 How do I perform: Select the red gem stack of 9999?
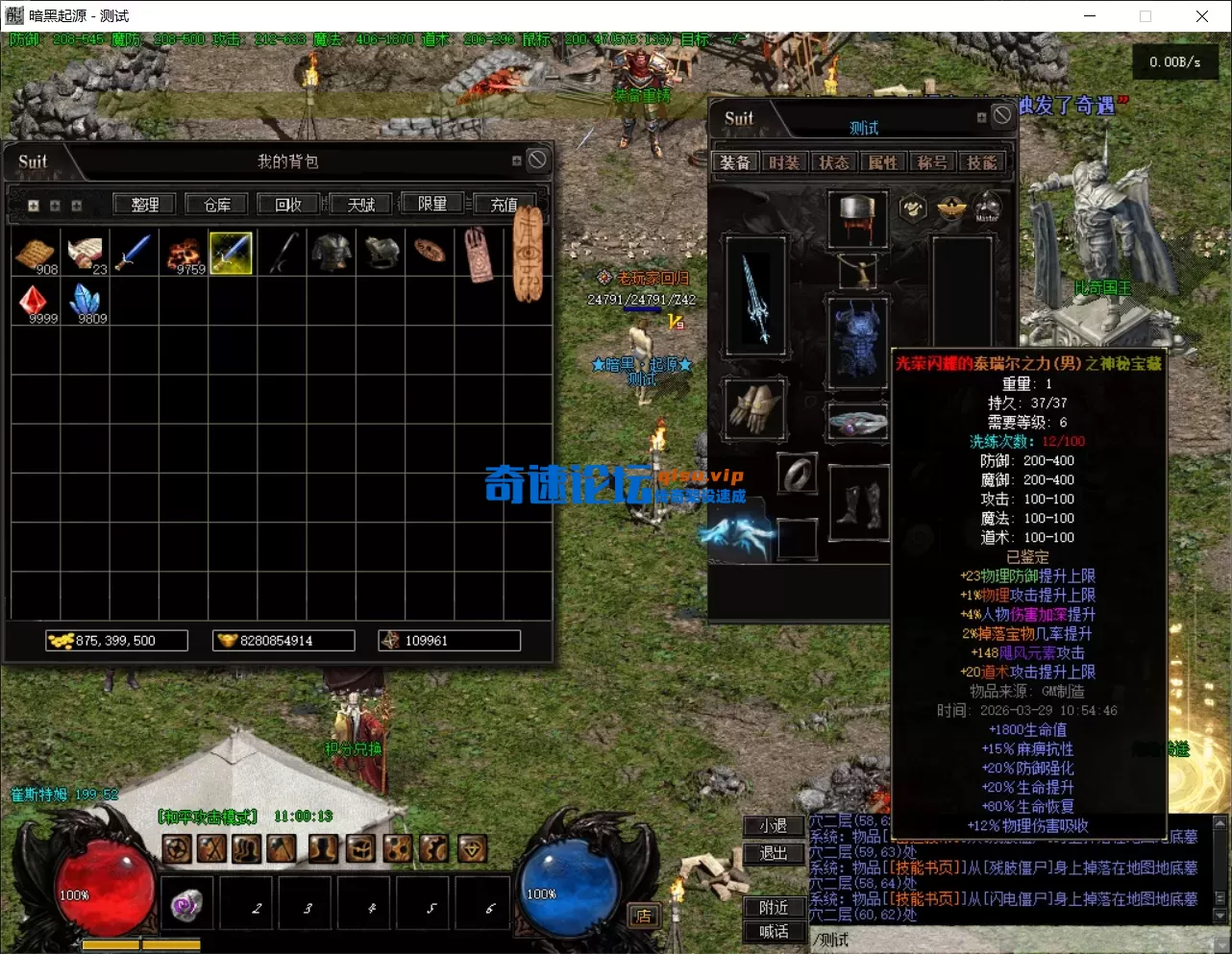[37, 303]
